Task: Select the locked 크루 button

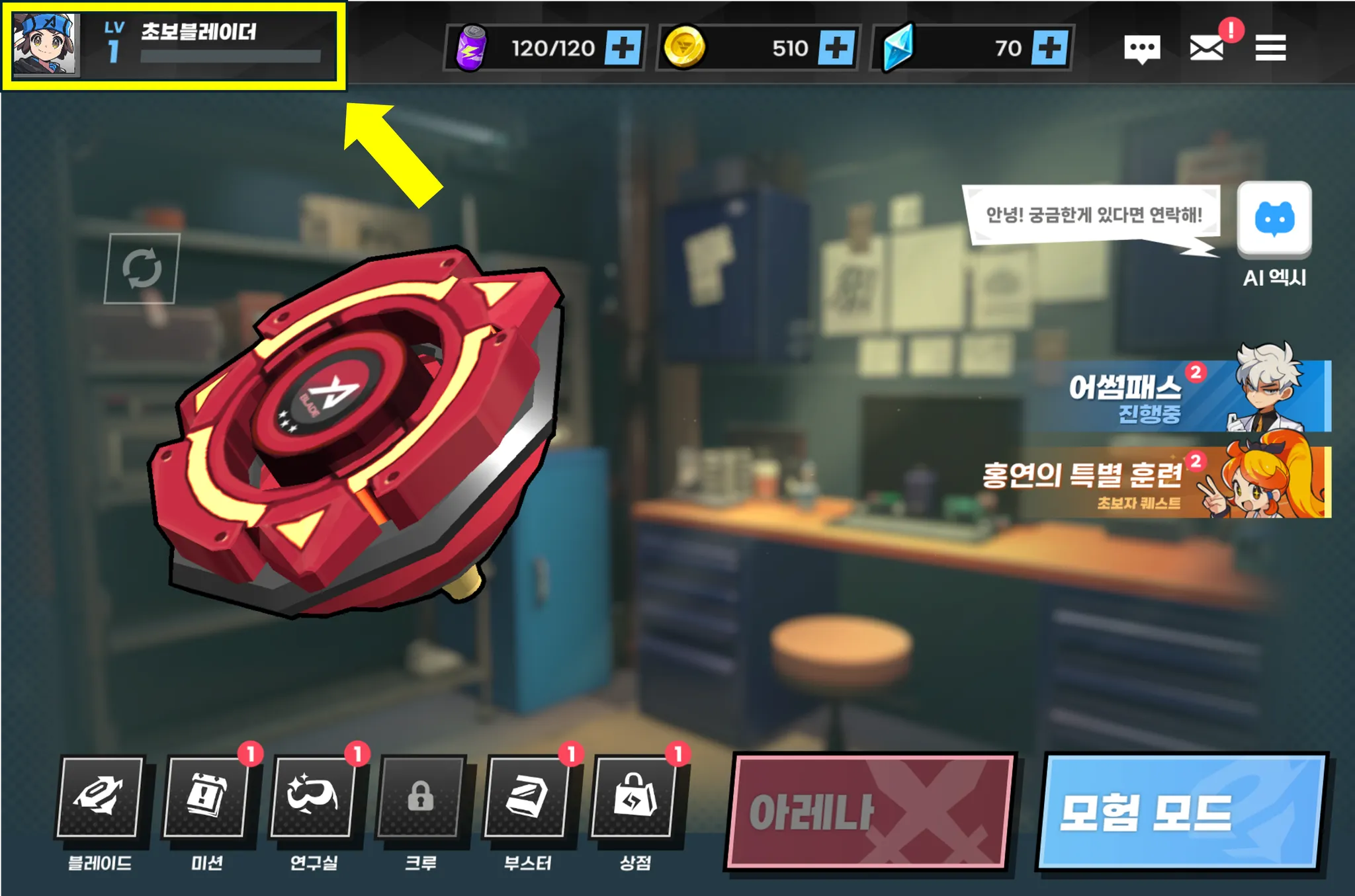Action: (x=420, y=796)
